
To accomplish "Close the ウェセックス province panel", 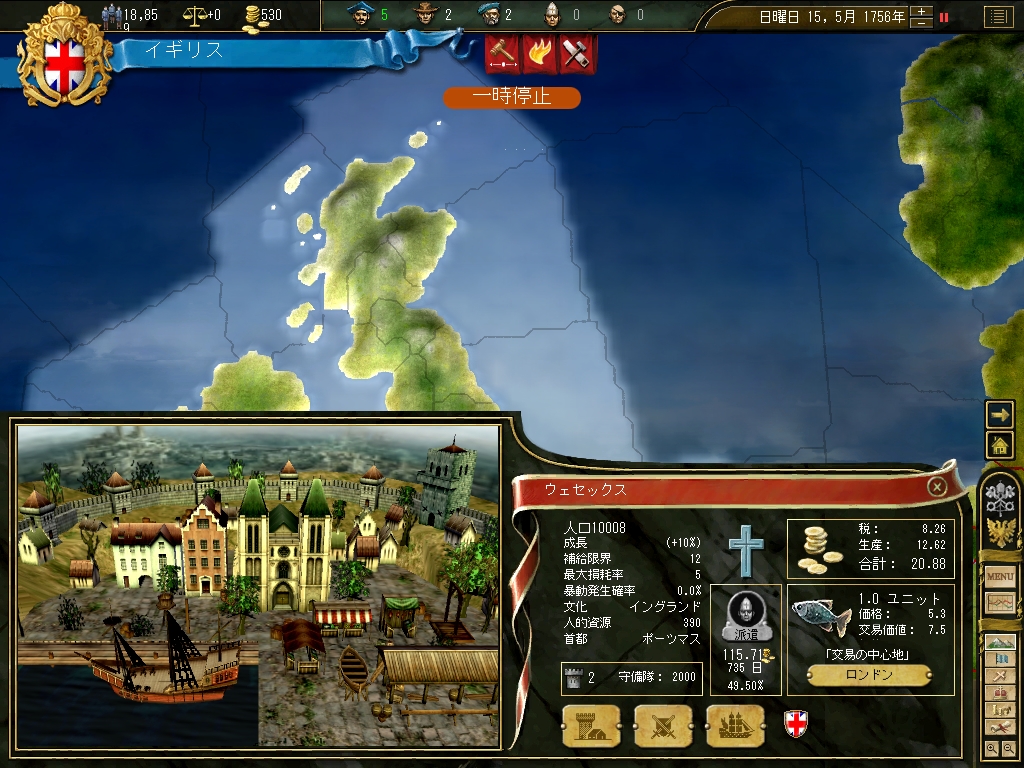I will [x=937, y=487].
